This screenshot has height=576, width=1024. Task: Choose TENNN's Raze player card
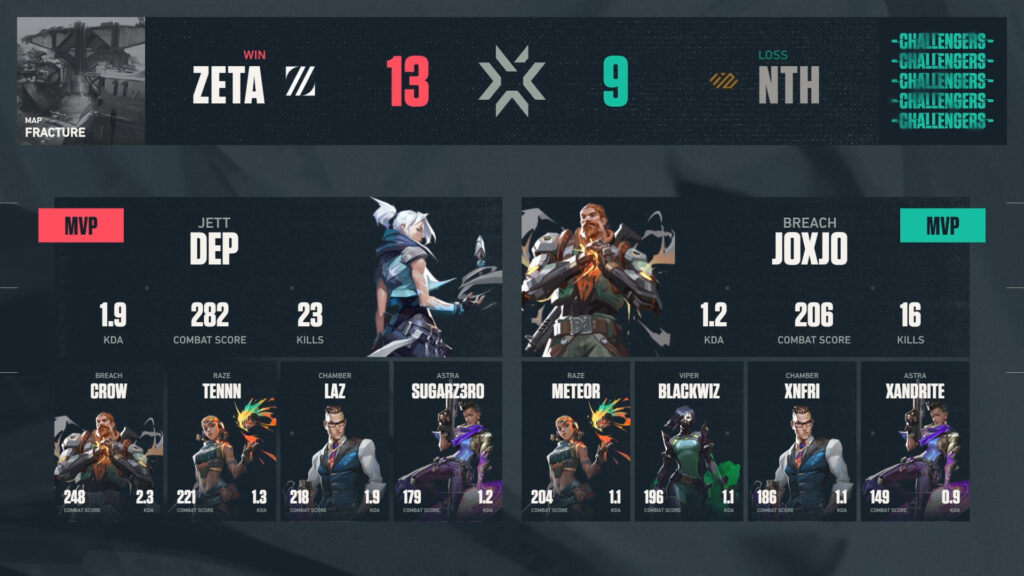tap(221, 441)
